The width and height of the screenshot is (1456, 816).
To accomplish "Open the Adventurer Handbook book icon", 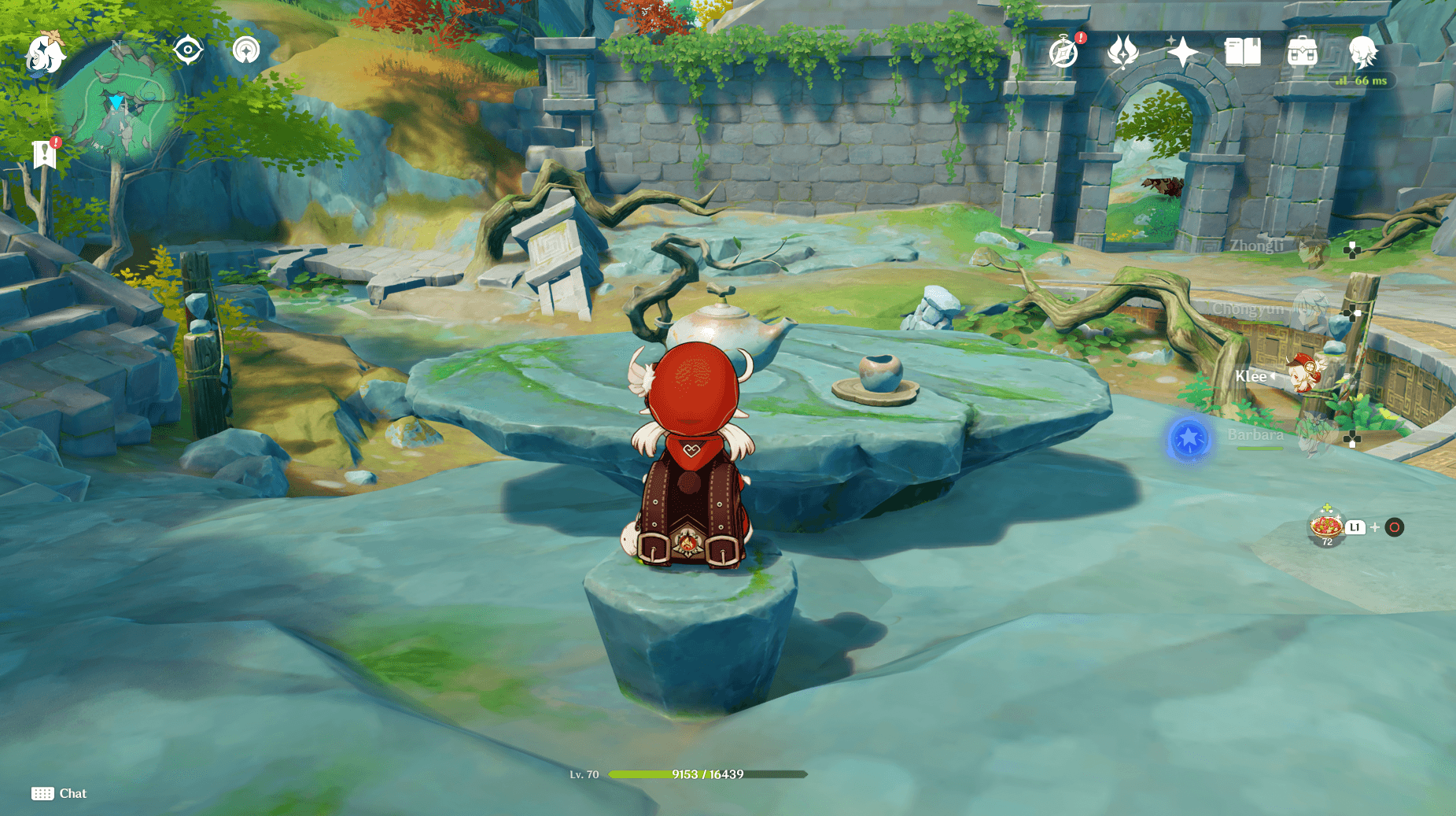I will coord(1243,53).
